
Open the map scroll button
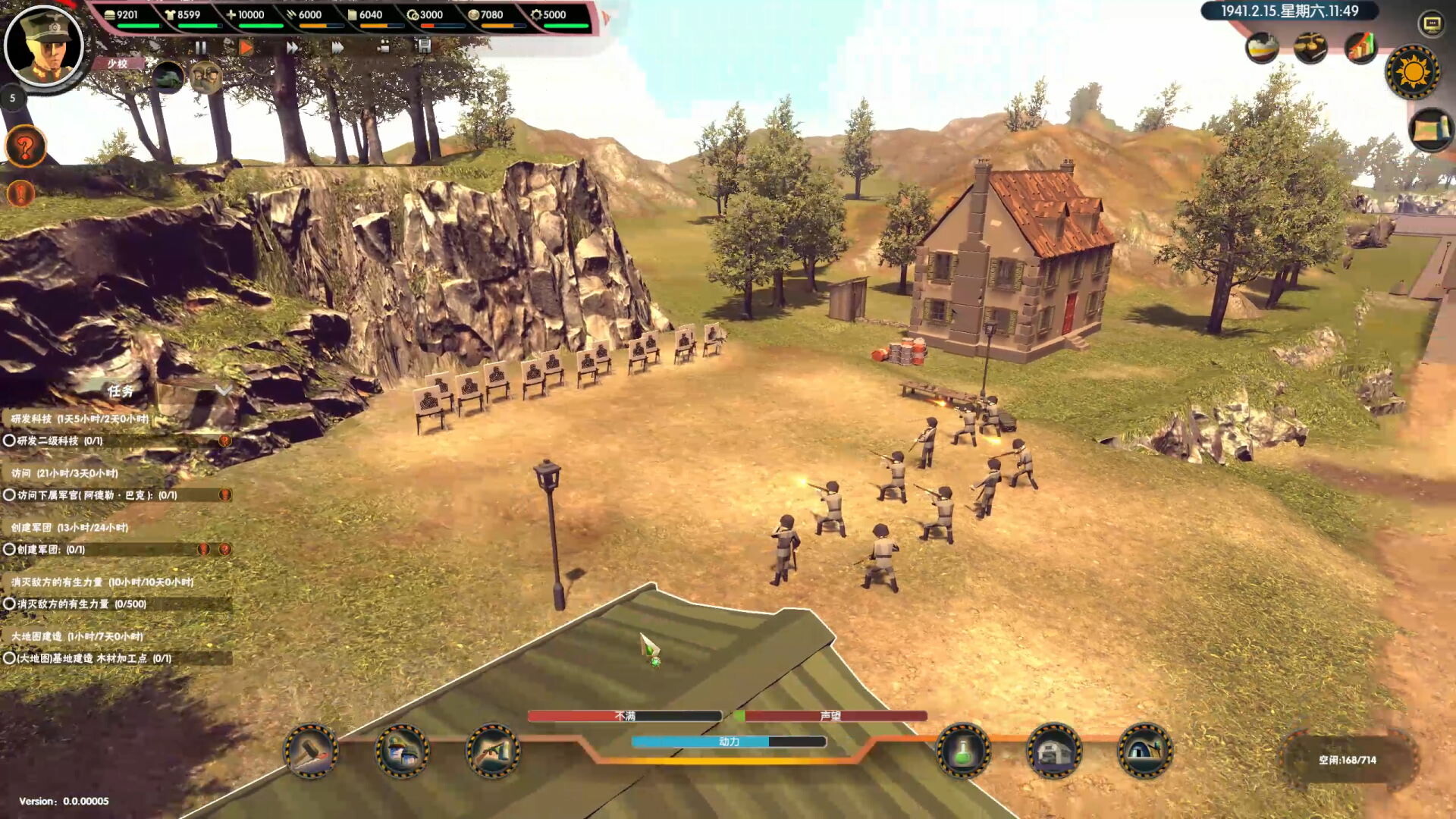1429,130
